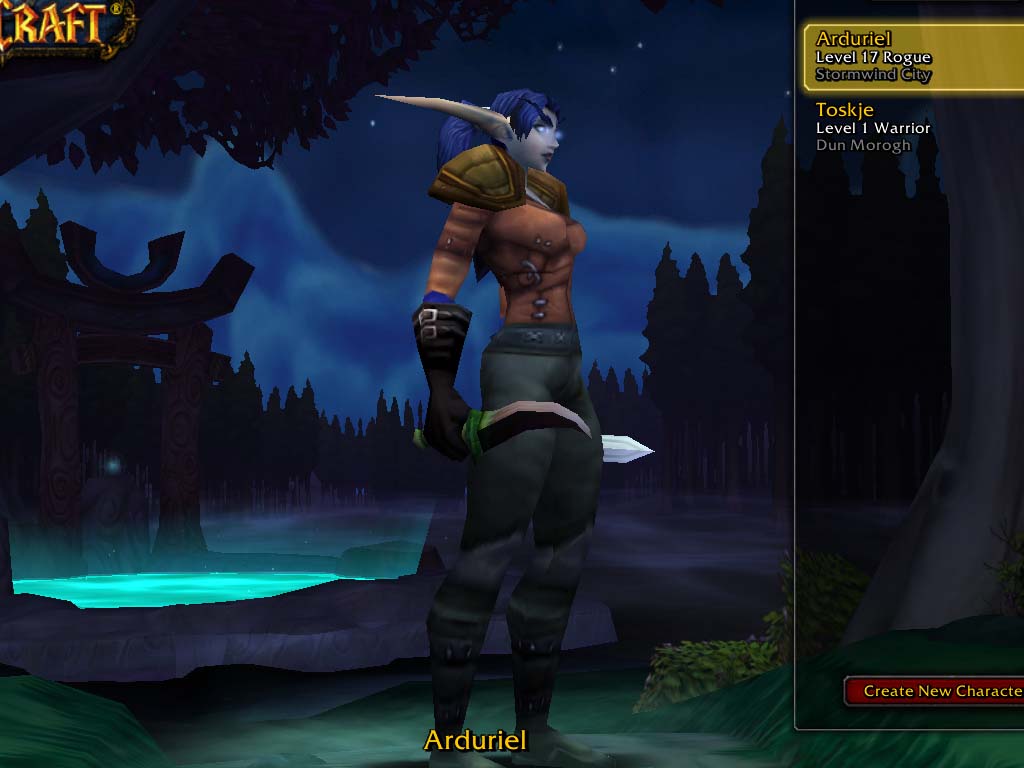Select the Arduriel Level 17 Rogue character
The height and width of the screenshot is (768, 1024).
[910, 57]
